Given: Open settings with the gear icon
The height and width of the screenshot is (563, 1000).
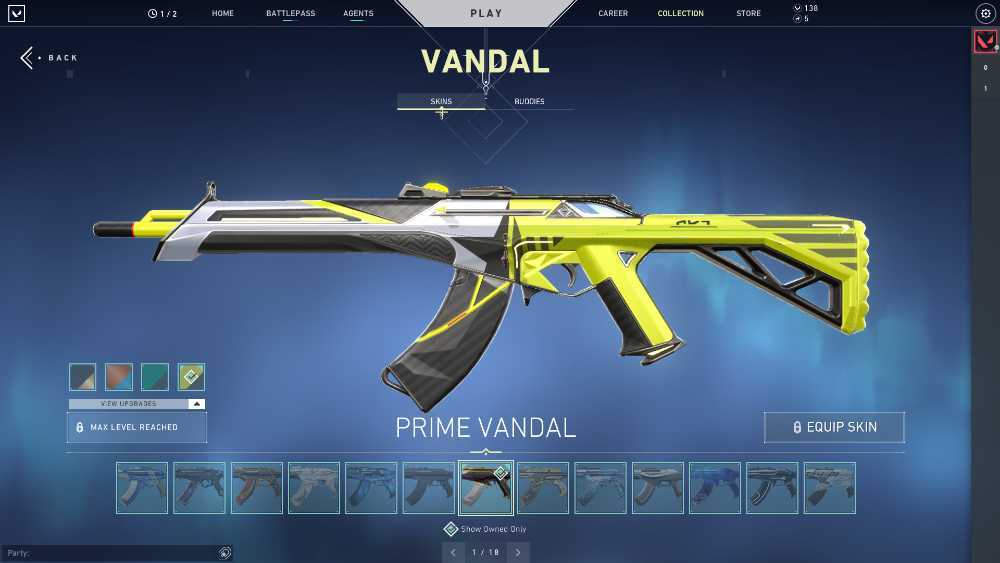Looking at the screenshot, I should click(984, 14).
